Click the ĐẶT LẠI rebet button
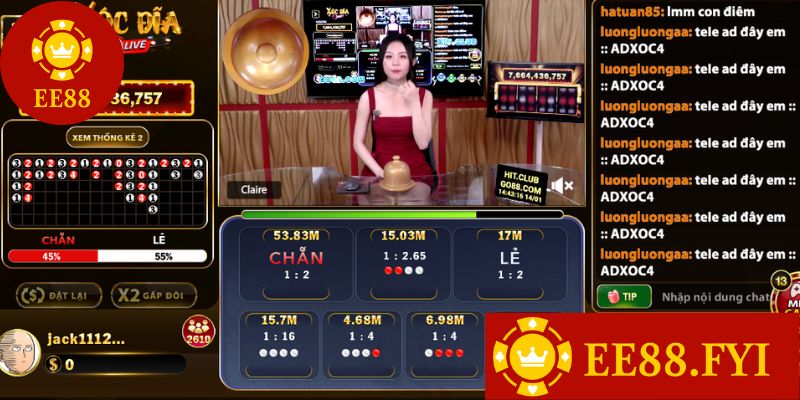 [56, 295]
